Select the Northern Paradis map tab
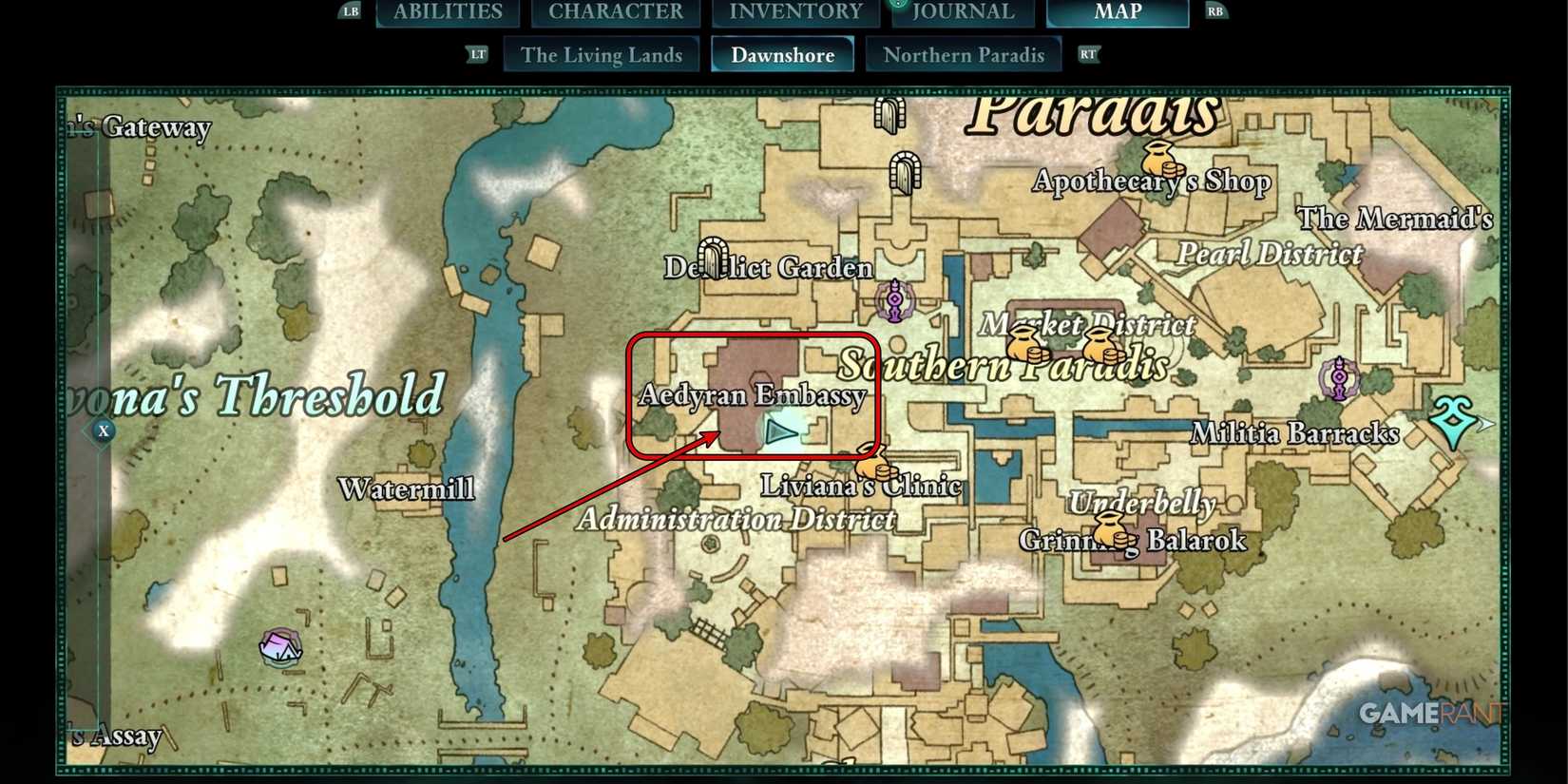Image resolution: width=1568 pixels, height=784 pixels. pos(964,54)
